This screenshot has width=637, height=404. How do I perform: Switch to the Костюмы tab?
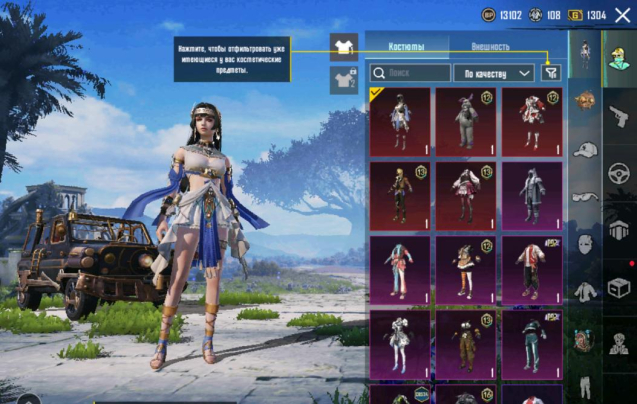(406, 46)
